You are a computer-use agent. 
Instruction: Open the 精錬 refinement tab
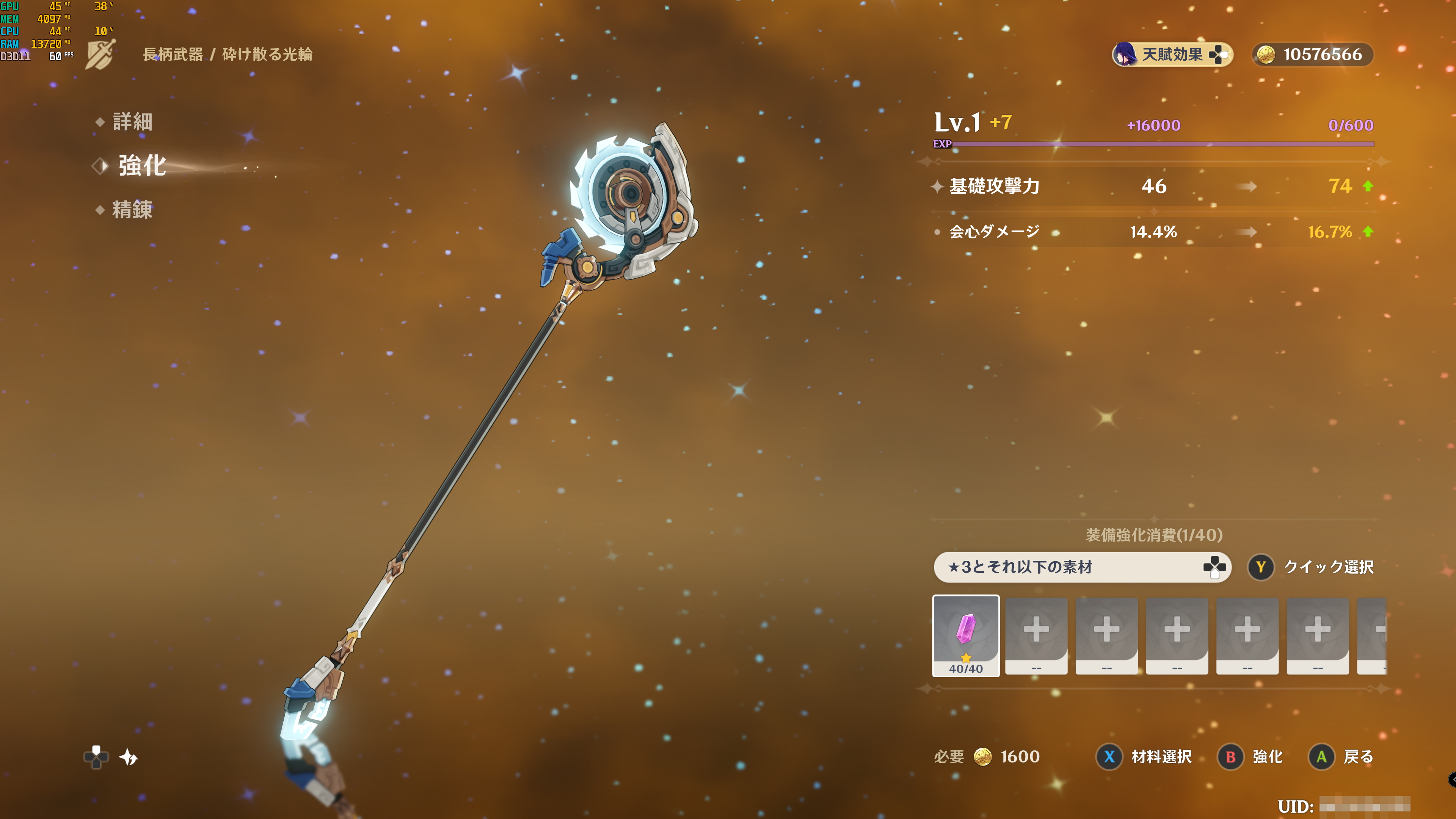(x=132, y=210)
